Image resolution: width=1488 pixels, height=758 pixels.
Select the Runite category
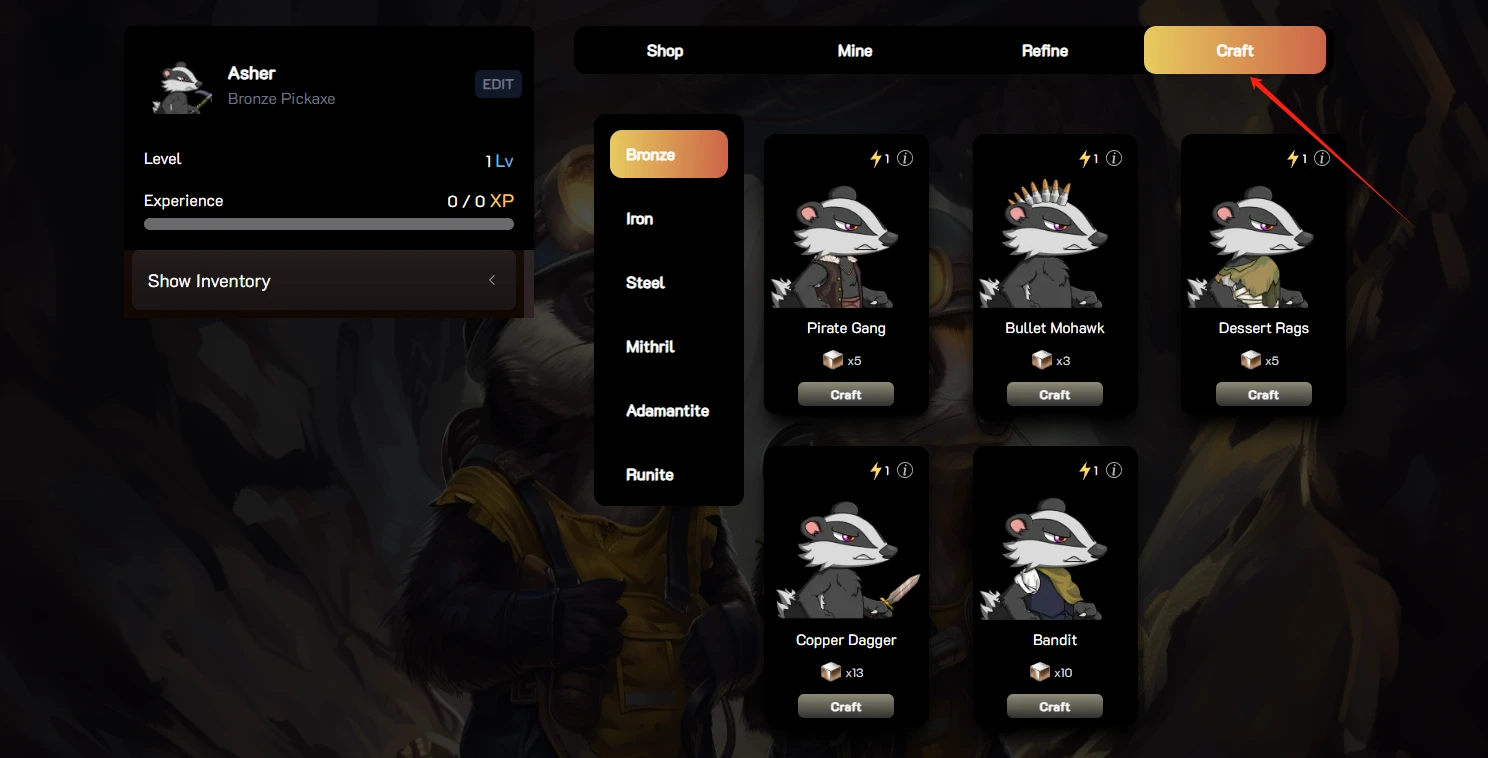click(x=650, y=475)
